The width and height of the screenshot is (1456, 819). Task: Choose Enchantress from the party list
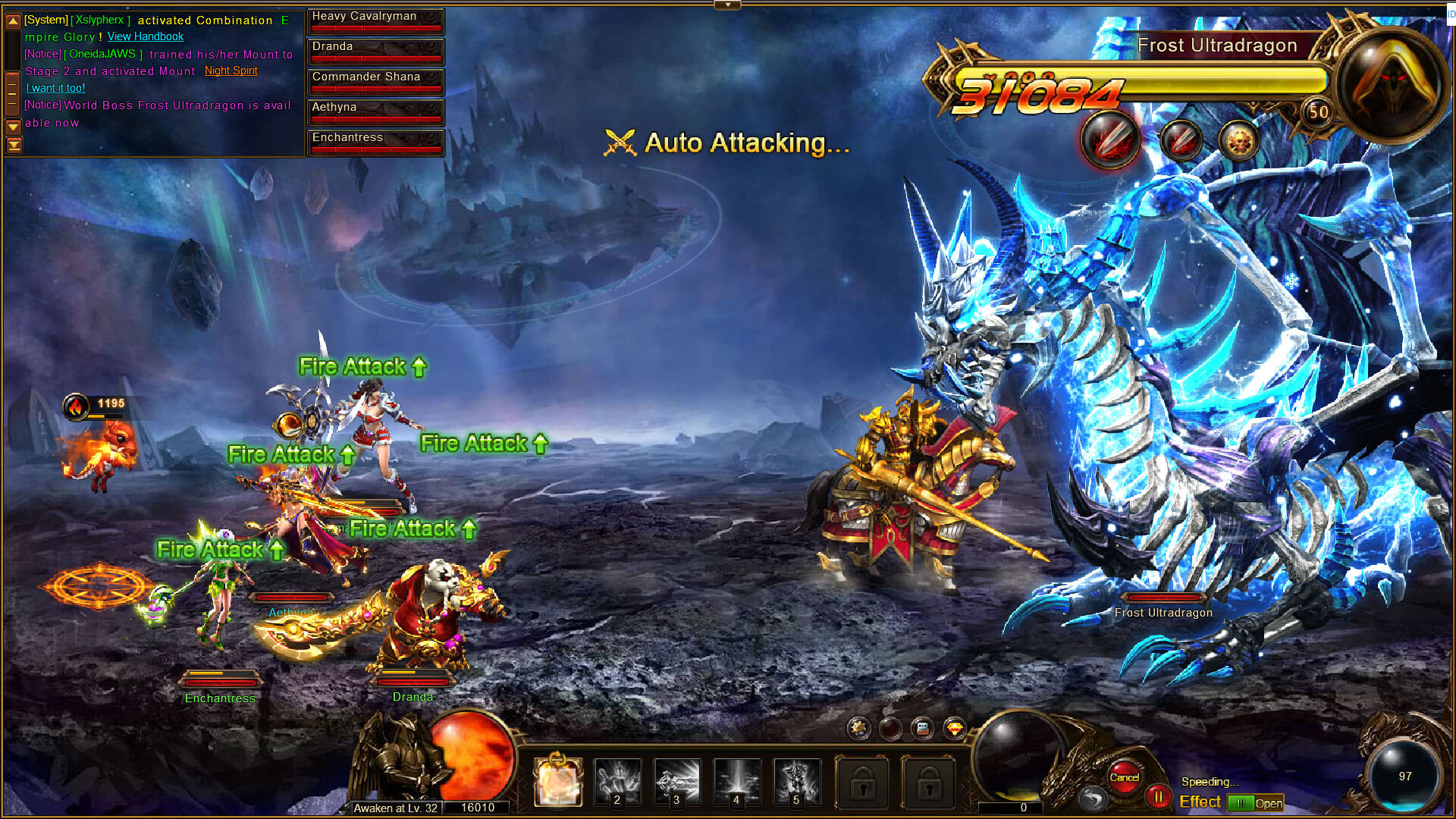[375, 142]
